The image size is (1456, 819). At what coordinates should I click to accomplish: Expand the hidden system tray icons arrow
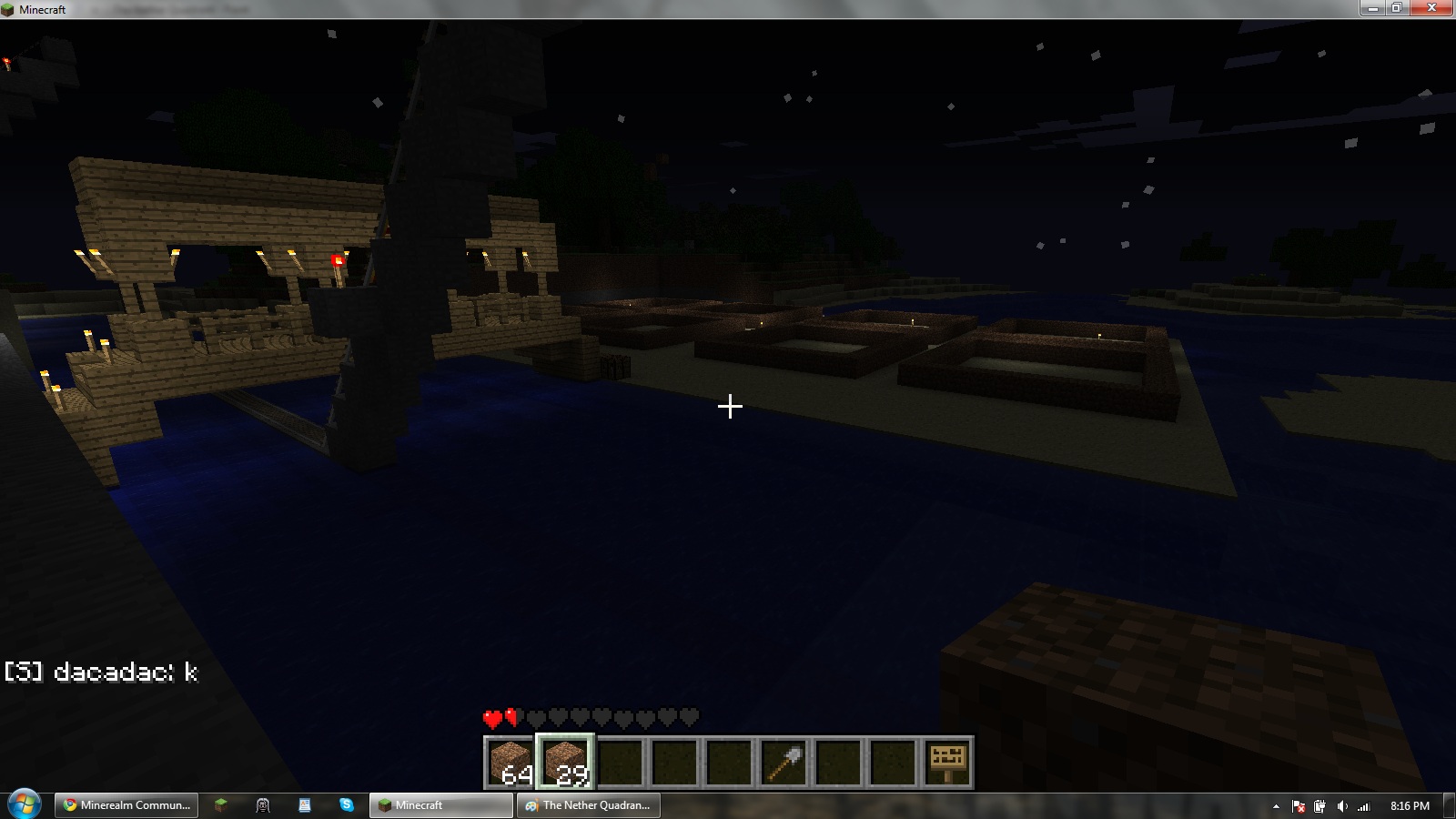[x=1276, y=805]
